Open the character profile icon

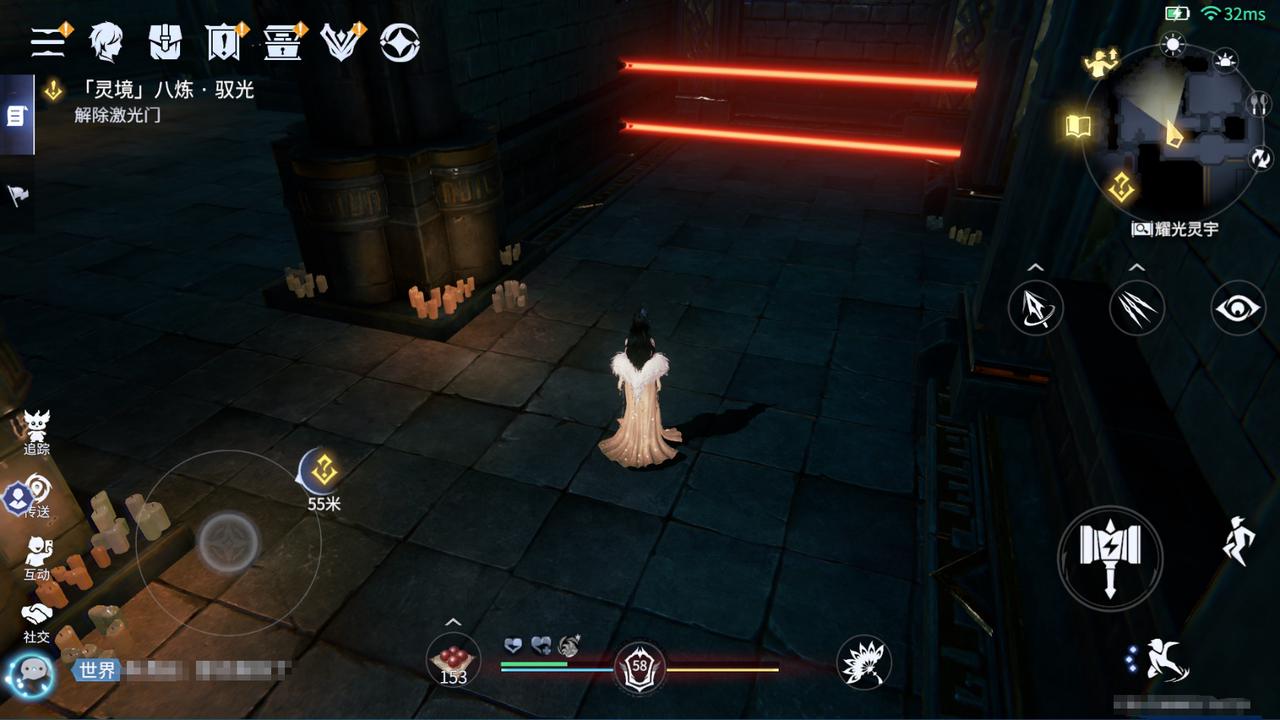[105, 42]
